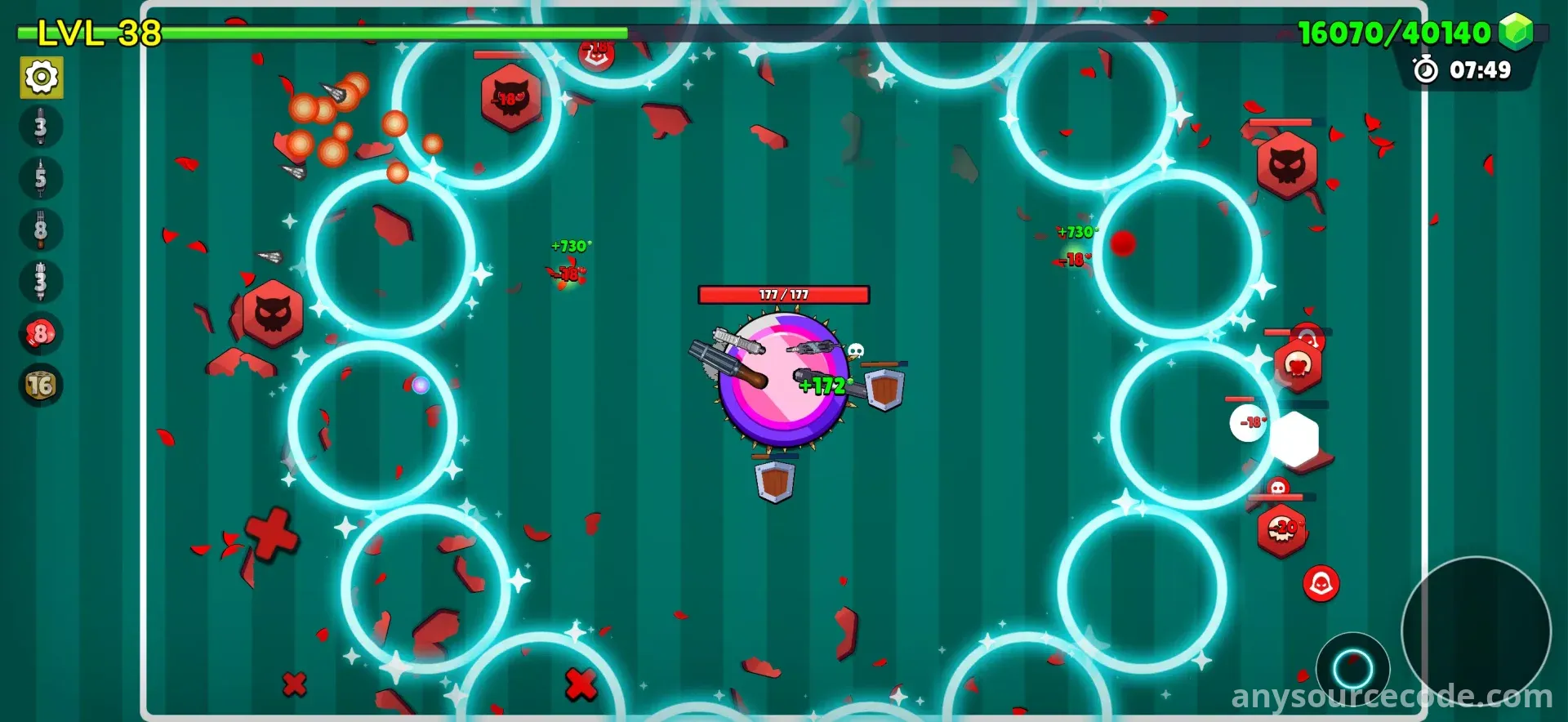The width and height of the screenshot is (1568, 722).
Task: Tap the red boxing glove upgrade icon
Action: click(x=41, y=333)
